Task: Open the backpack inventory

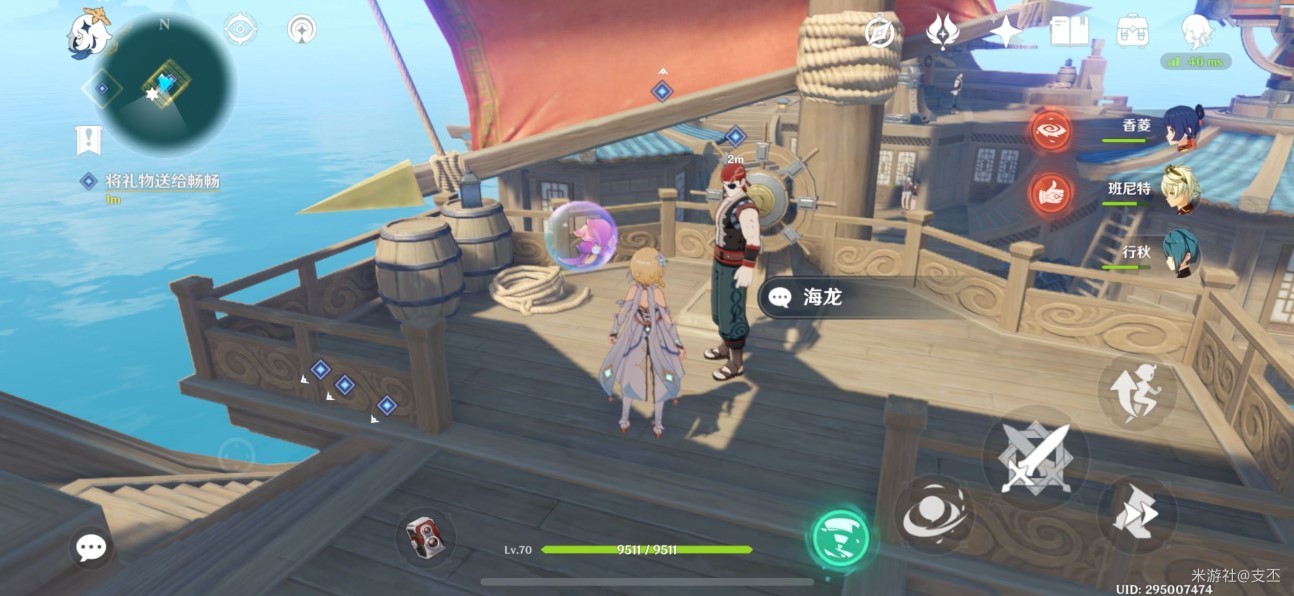Action: [1132, 31]
